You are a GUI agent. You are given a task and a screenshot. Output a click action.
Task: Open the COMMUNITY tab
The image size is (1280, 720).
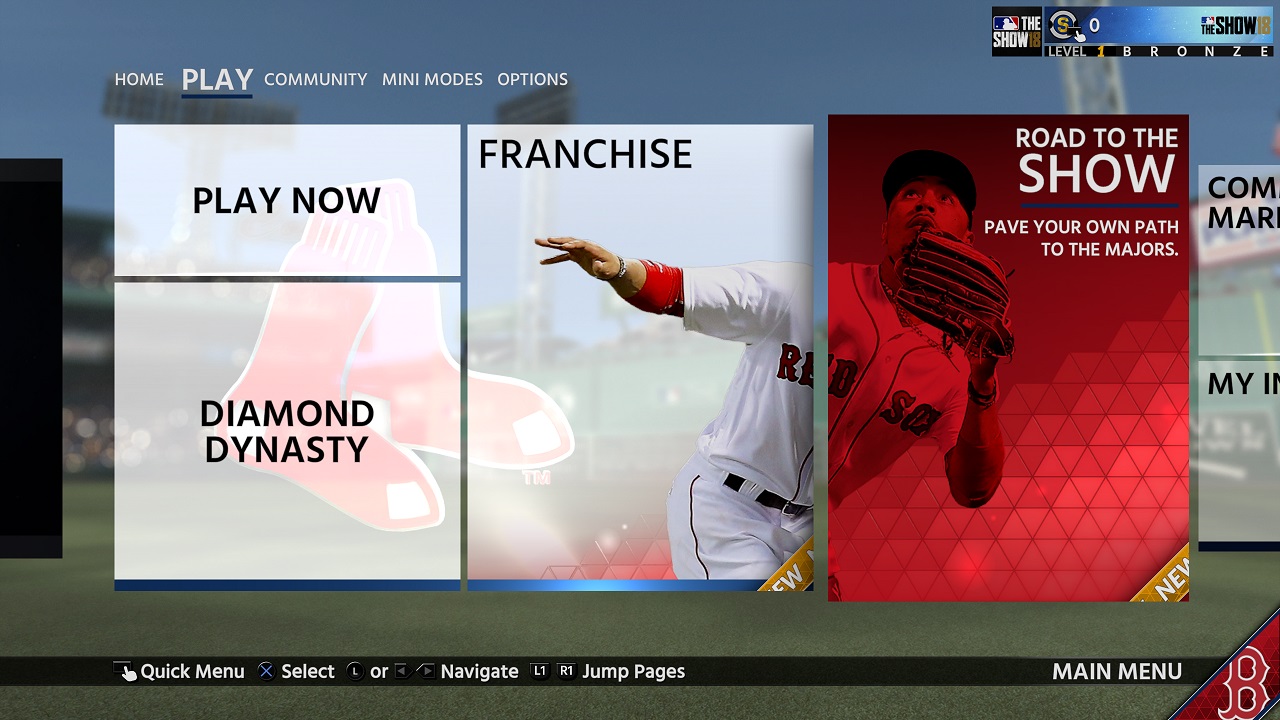315,79
